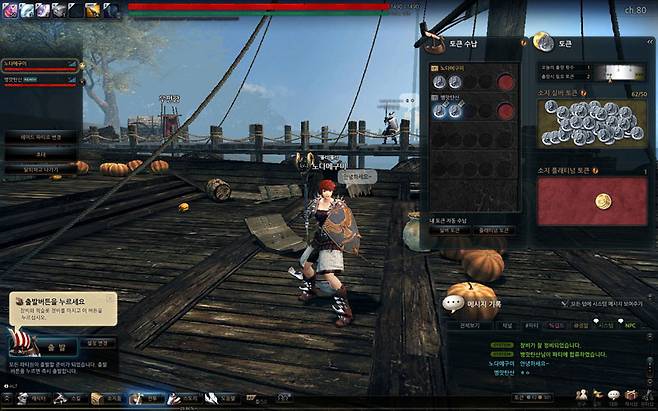This screenshot has height=411, width=658.
Task: Click the 초대 invite button
Action: click(x=40, y=156)
